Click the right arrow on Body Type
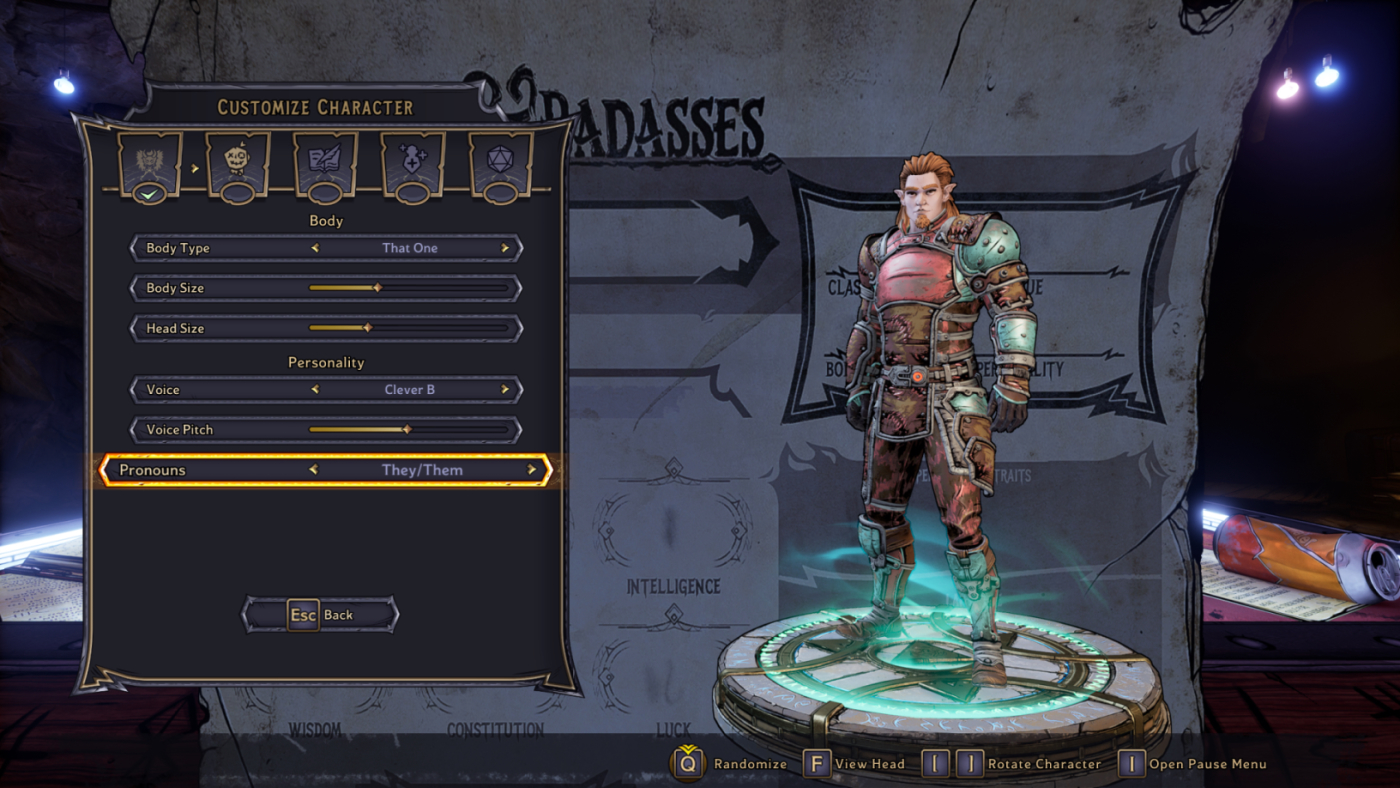This screenshot has height=788, width=1400. pos(505,248)
